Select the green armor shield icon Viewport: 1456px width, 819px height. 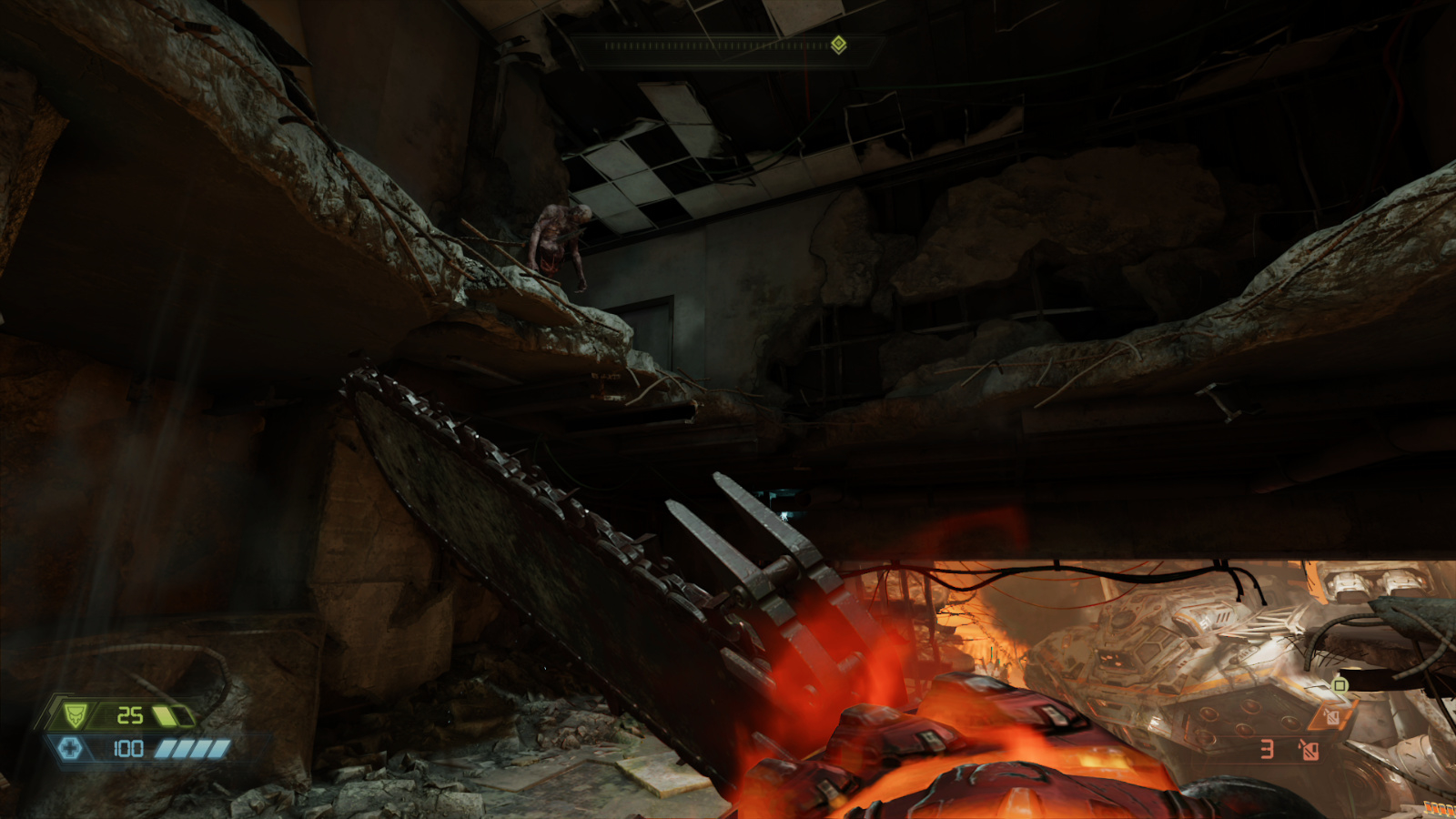(75, 713)
